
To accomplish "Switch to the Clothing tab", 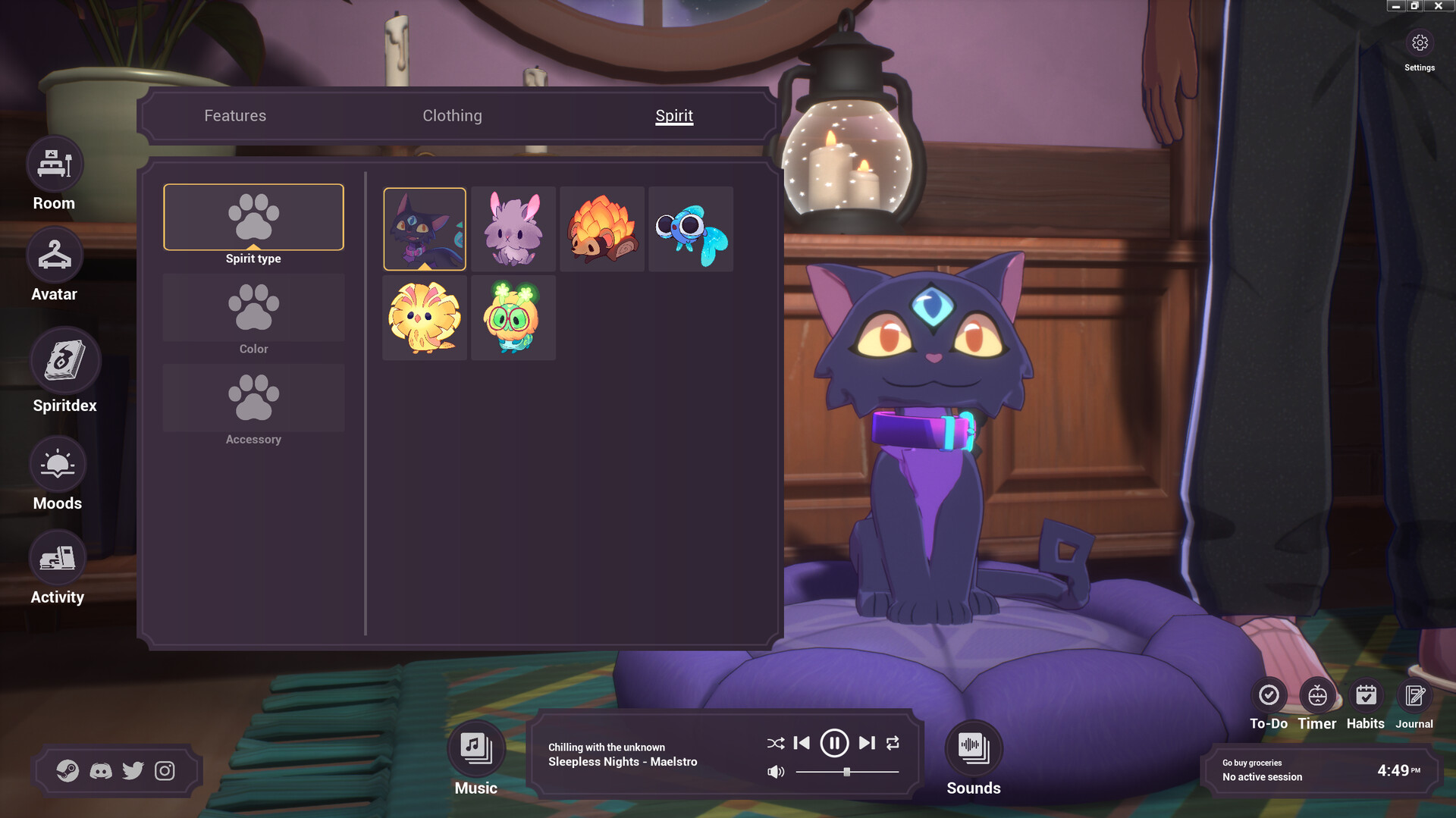I will pos(452,115).
